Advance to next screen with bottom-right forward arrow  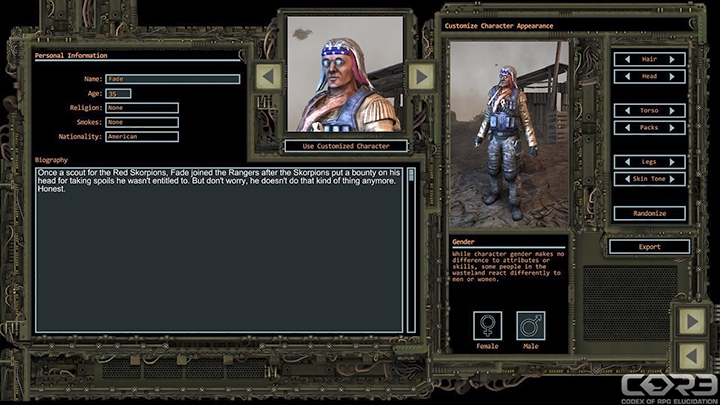692,320
